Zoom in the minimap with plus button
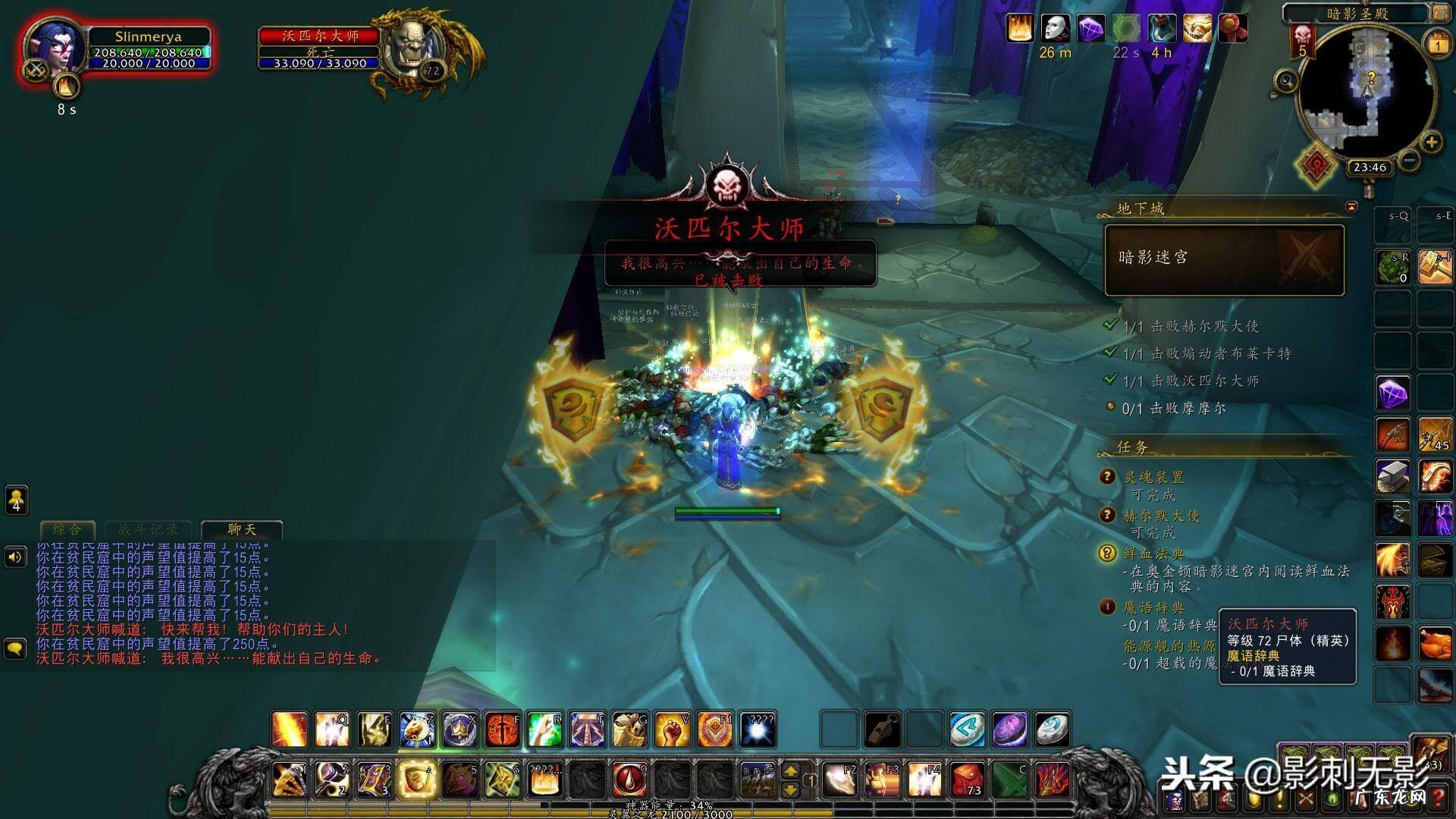This screenshot has width=1456, height=819. click(x=1431, y=142)
